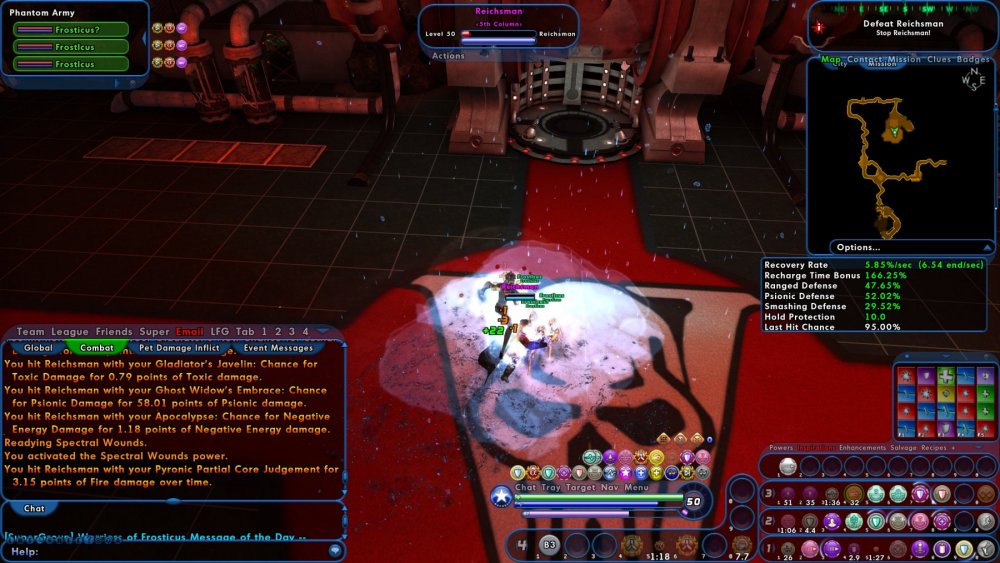The image size is (1000, 563).
Task: Open the Salvage window
Action: click(905, 448)
